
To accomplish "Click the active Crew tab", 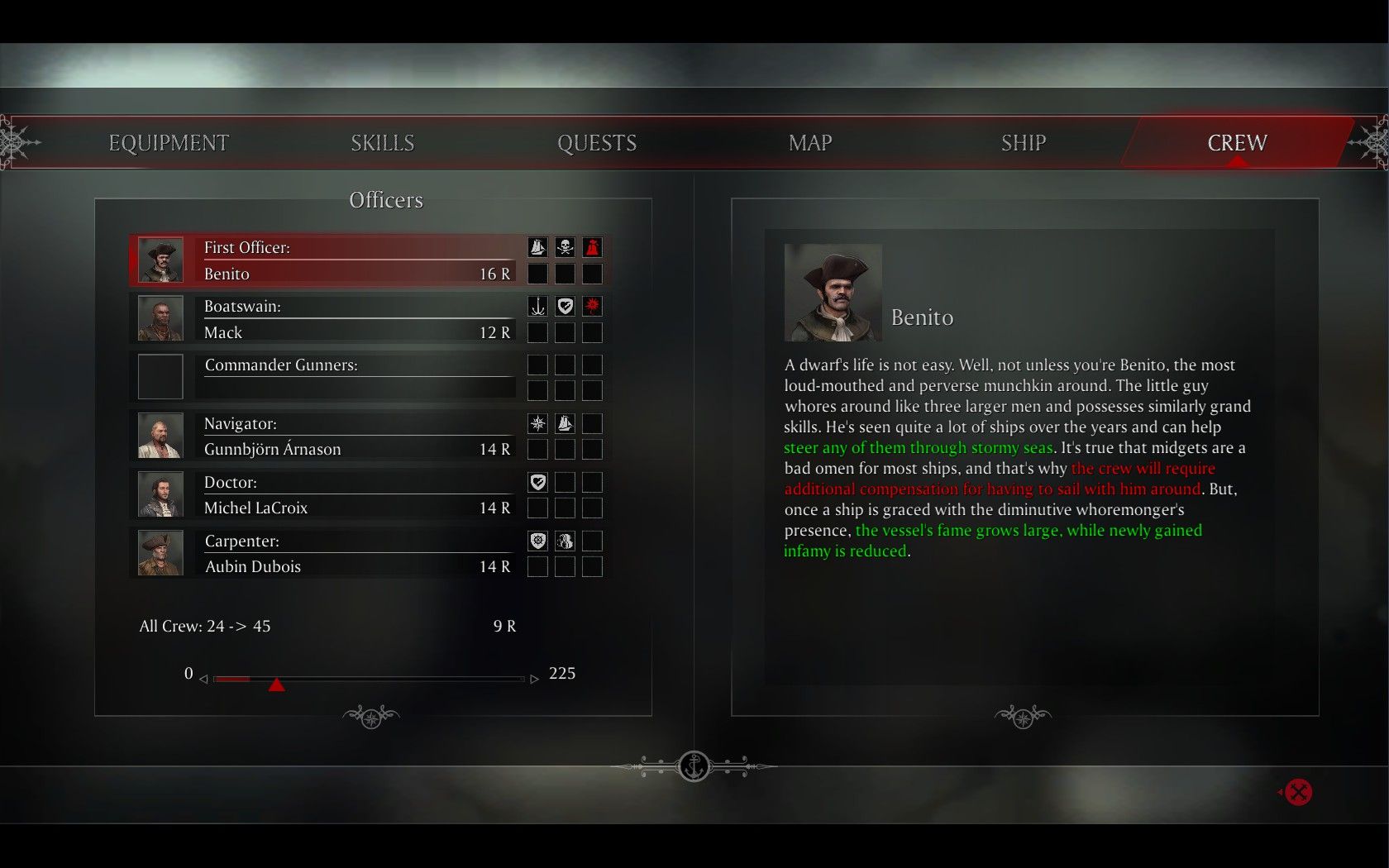I will coord(1237,143).
